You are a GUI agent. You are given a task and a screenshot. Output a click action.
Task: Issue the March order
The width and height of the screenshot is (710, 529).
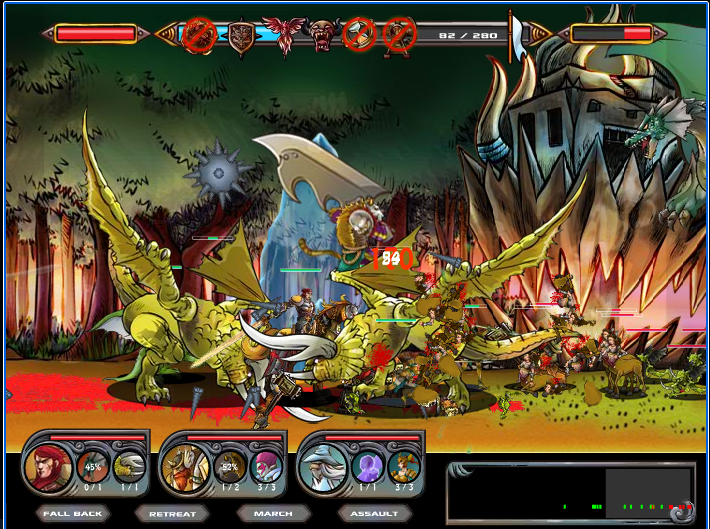click(273, 514)
